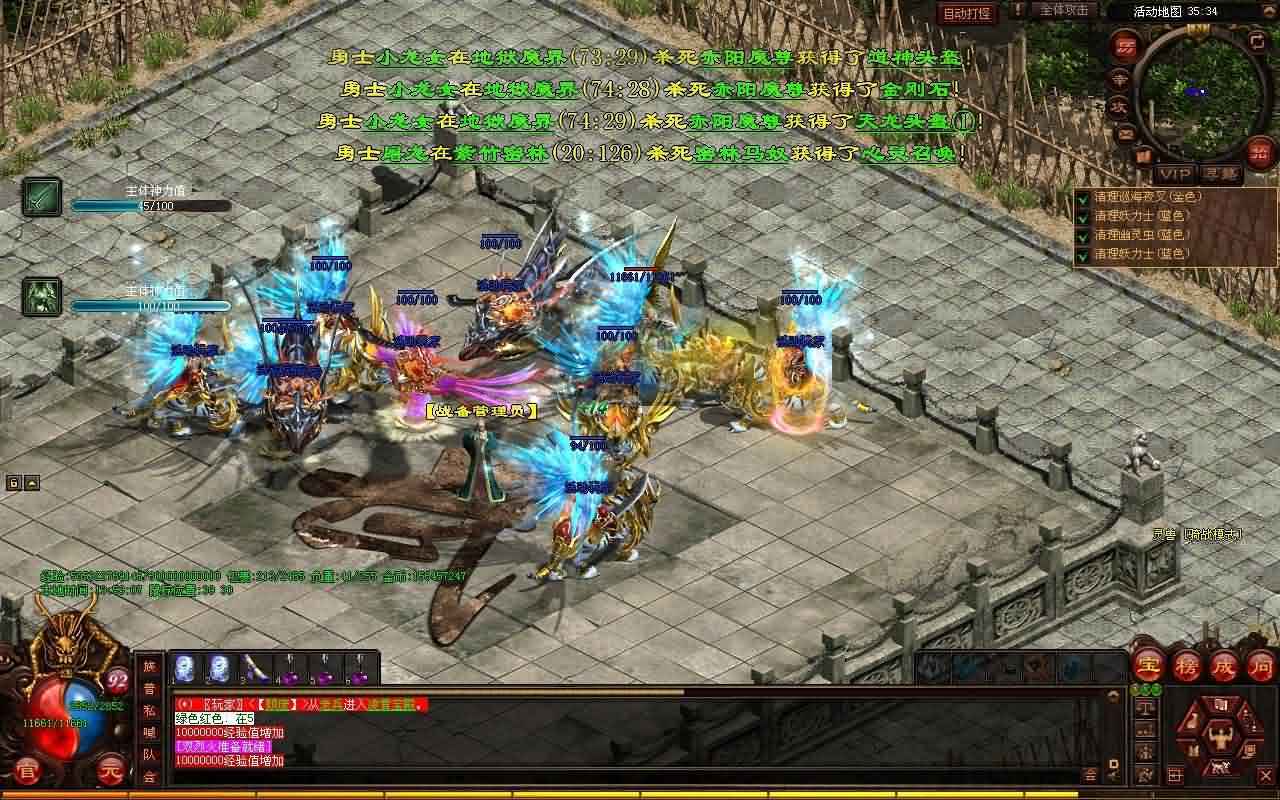The width and height of the screenshot is (1280, 800).
Task: Toggle the 自动打怪 auto-fight button
Action: (968, 13)
